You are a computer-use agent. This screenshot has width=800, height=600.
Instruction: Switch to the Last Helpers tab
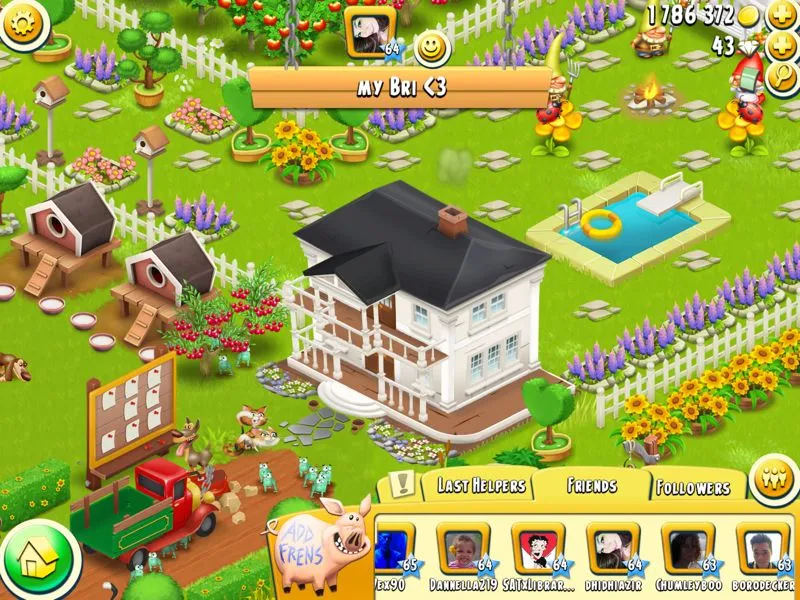tap(480, 486)
